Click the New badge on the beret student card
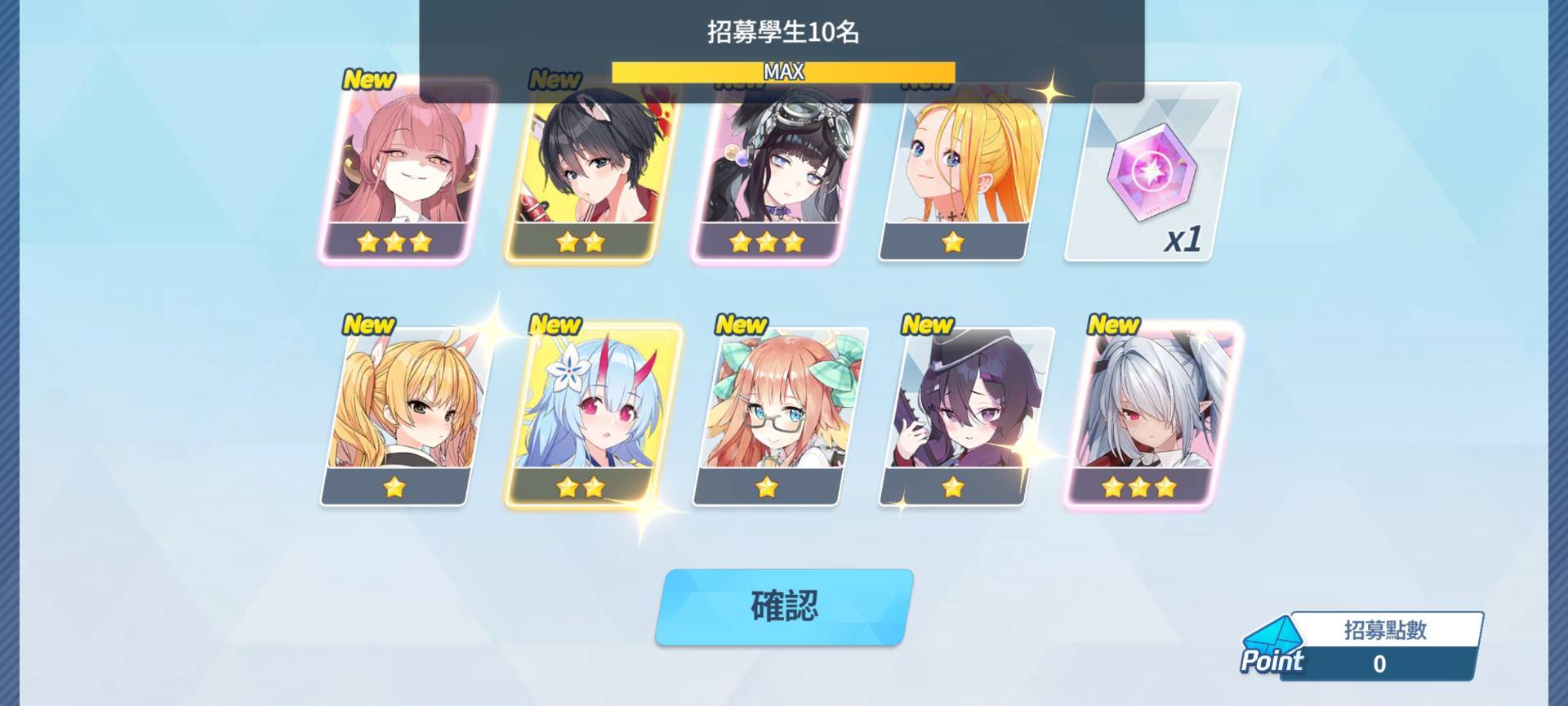 coord(926,324)
